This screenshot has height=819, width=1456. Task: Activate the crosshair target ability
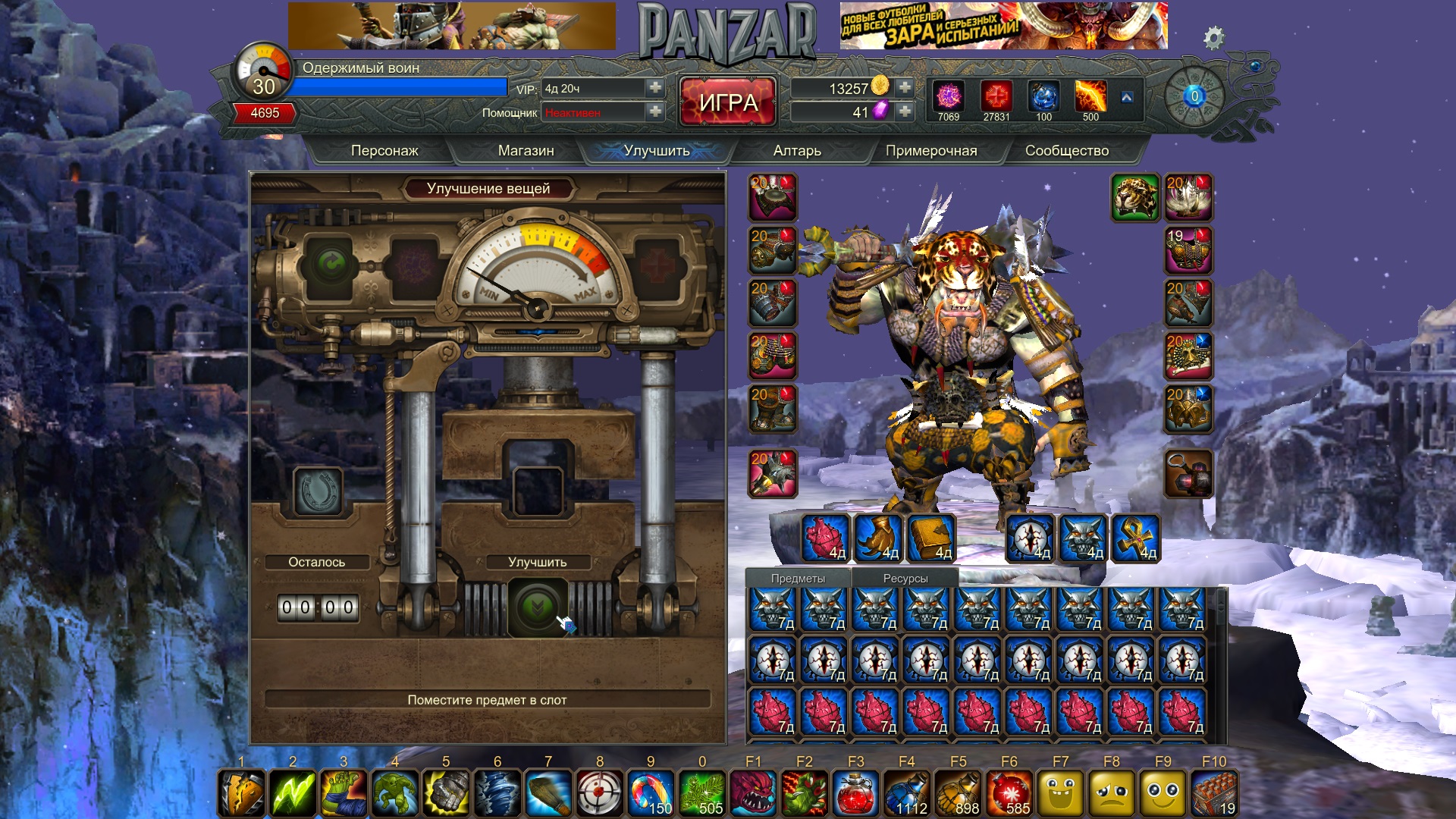click(x=599, y=793)
